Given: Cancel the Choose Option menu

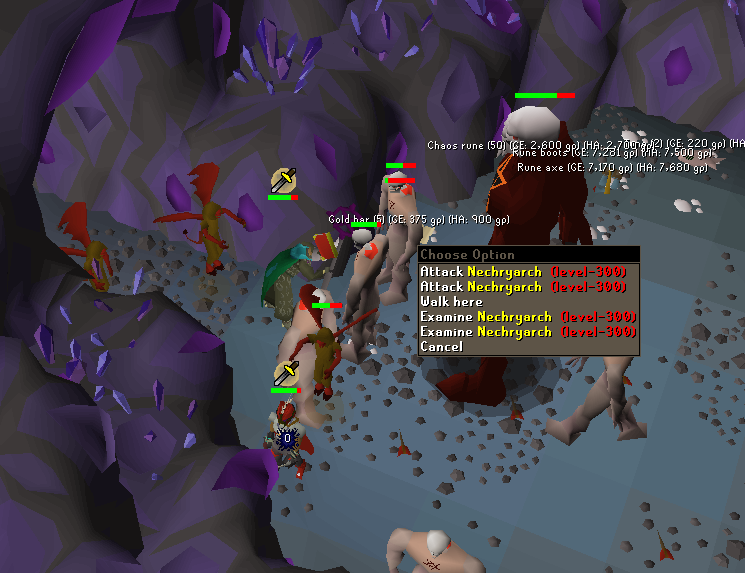Looking at the screenshot, I should (442, 347).
